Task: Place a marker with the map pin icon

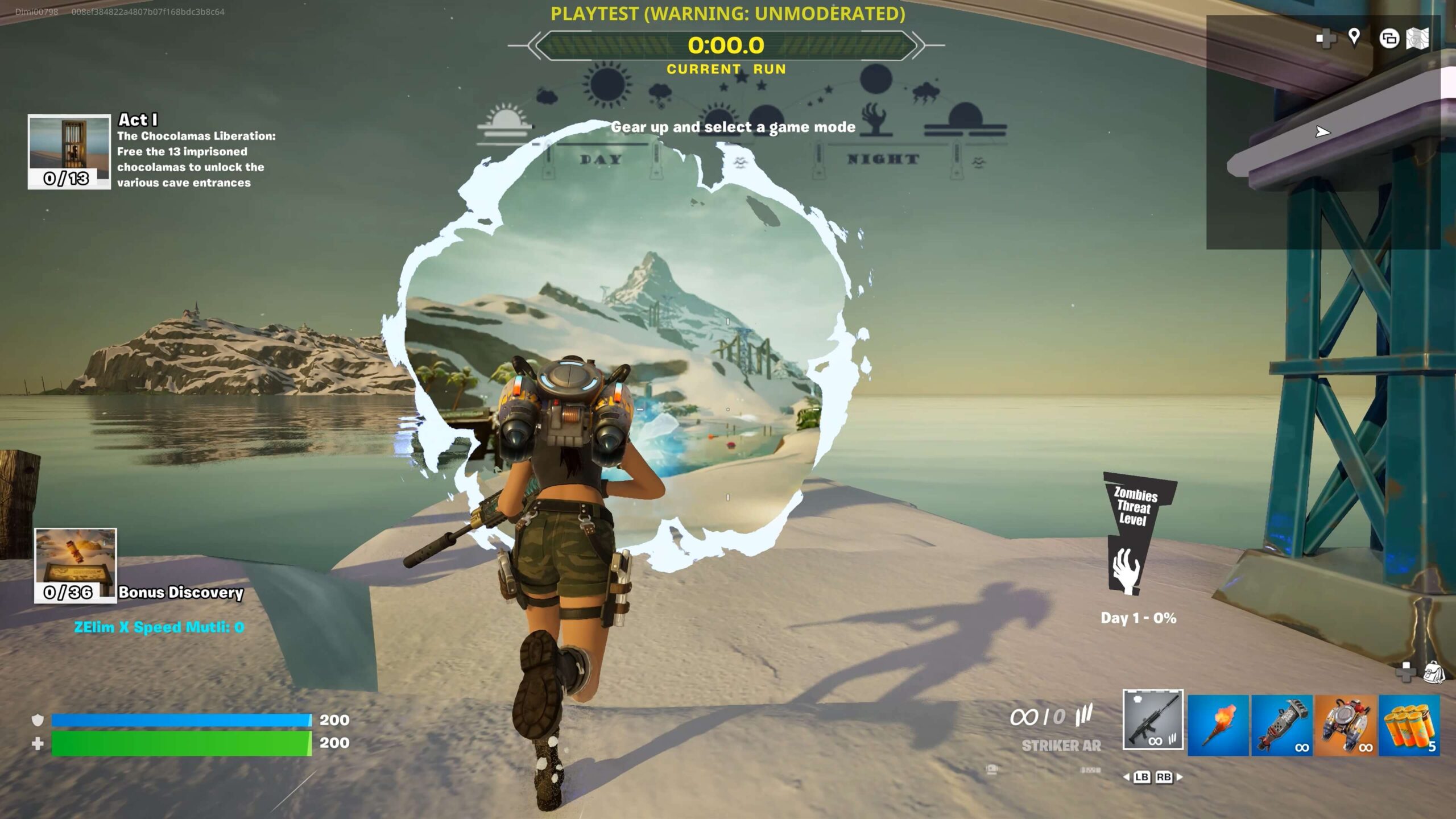Action: click(x=1354, y=38)
